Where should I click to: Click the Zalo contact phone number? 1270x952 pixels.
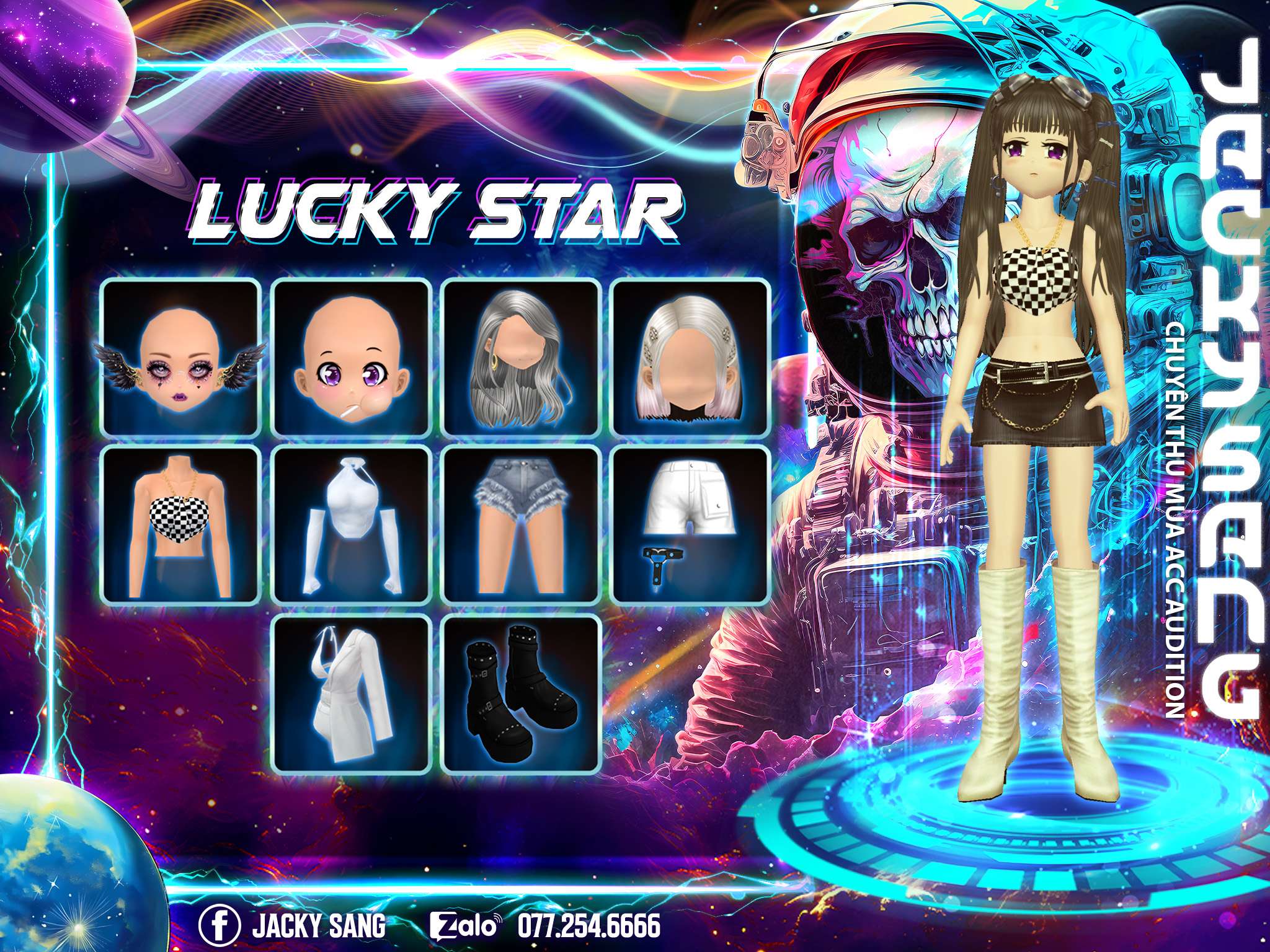tap(588, 910)
